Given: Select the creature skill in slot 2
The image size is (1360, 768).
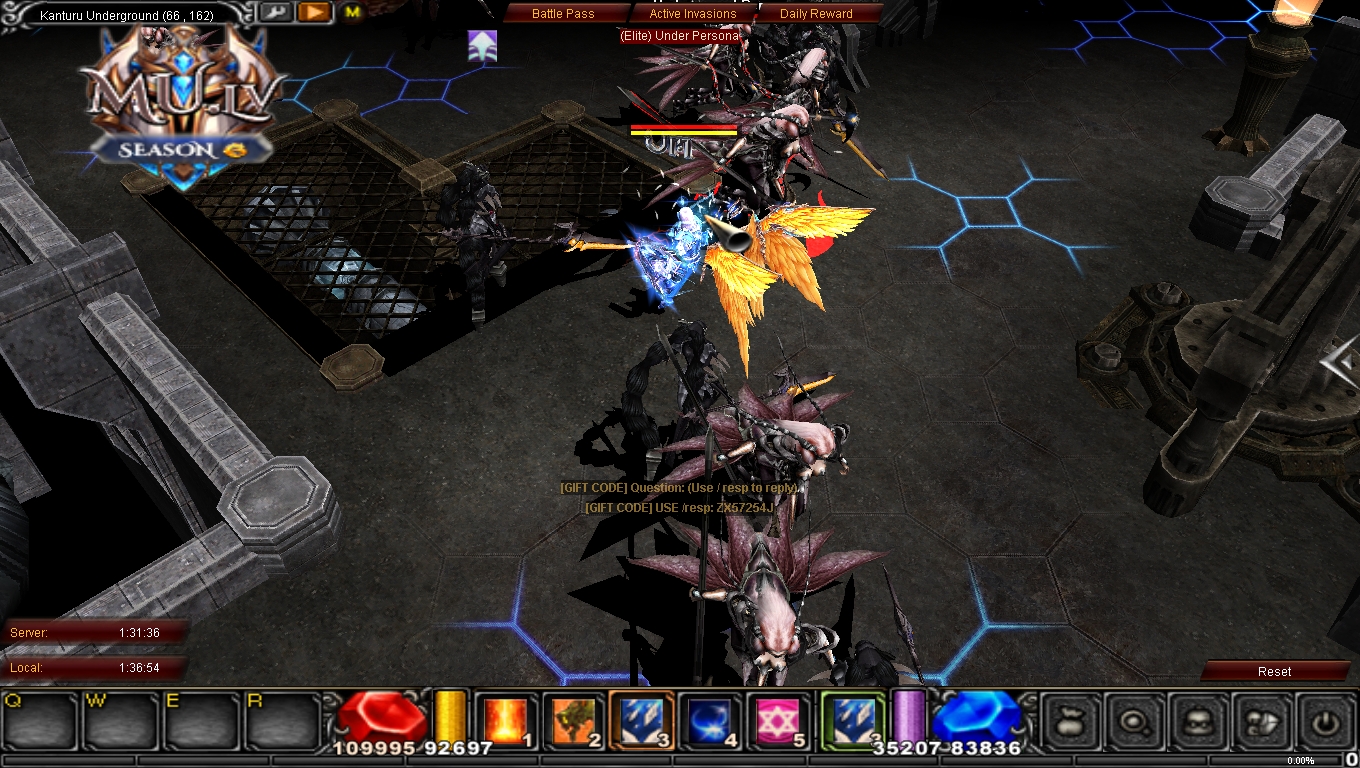Looking at the screenshot, I should [x=571, y=720].
